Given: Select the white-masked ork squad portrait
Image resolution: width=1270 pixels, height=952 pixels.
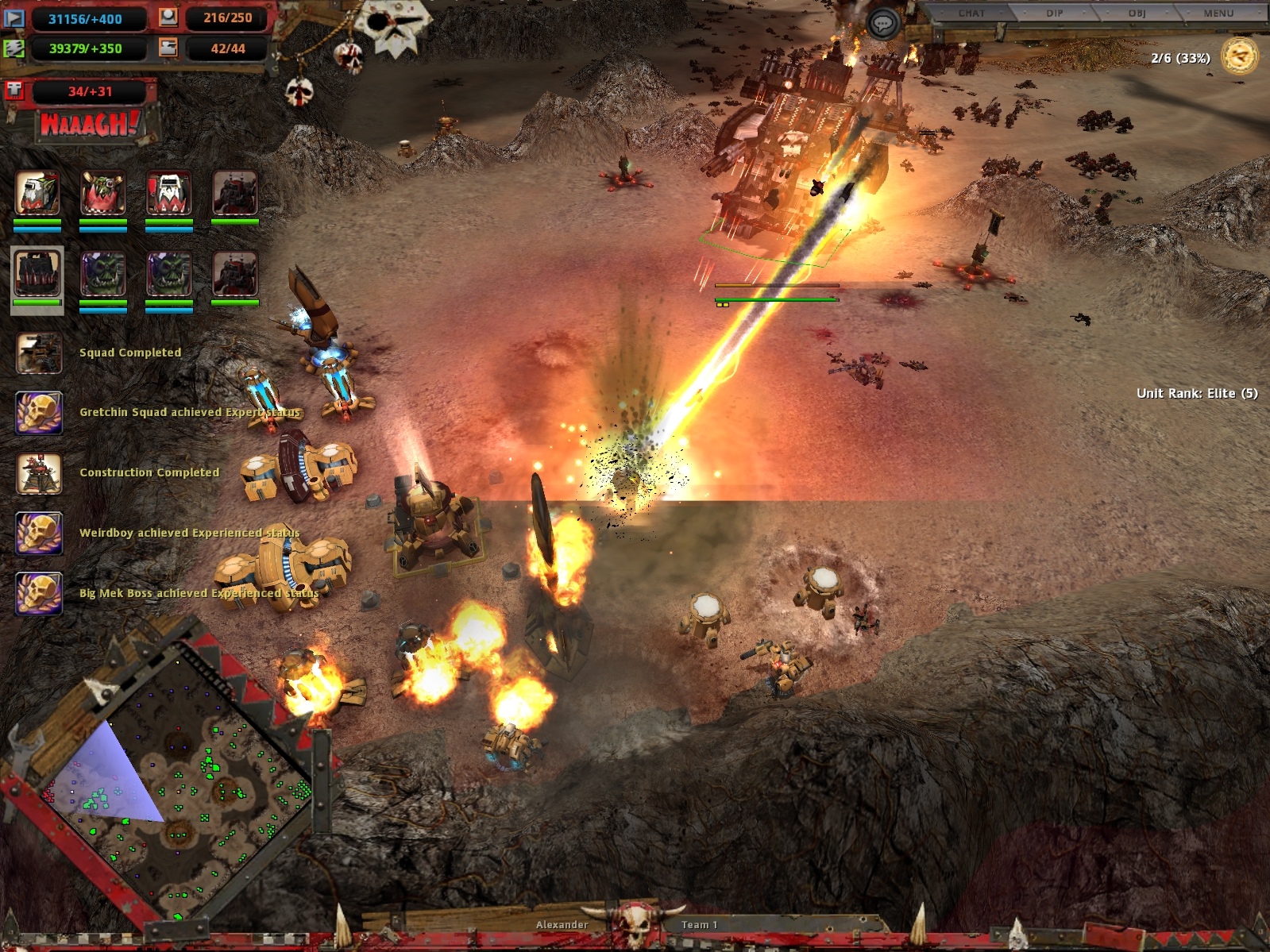Looking at the screenshot, I should pyautogui.click(x=169, y=193).
